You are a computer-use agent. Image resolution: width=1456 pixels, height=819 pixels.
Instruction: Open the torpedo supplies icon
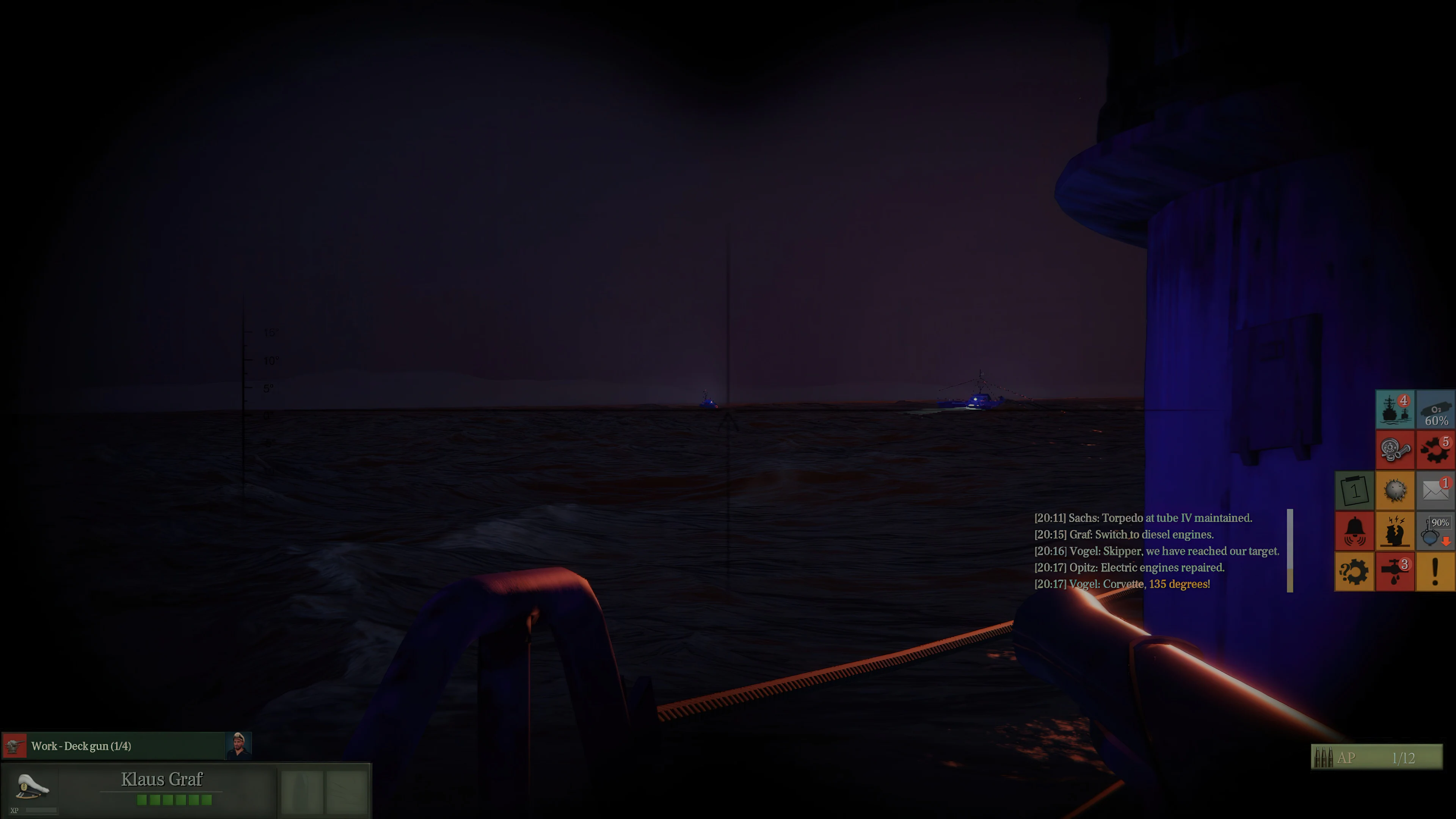[x=1395, y=449]
